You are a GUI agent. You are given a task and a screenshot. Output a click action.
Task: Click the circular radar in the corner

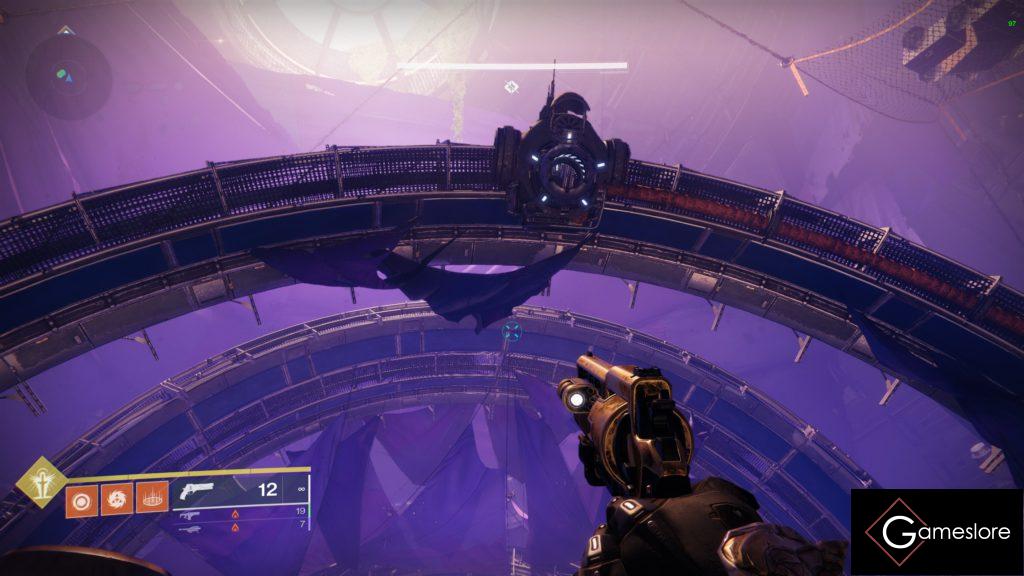click(68, 72)
